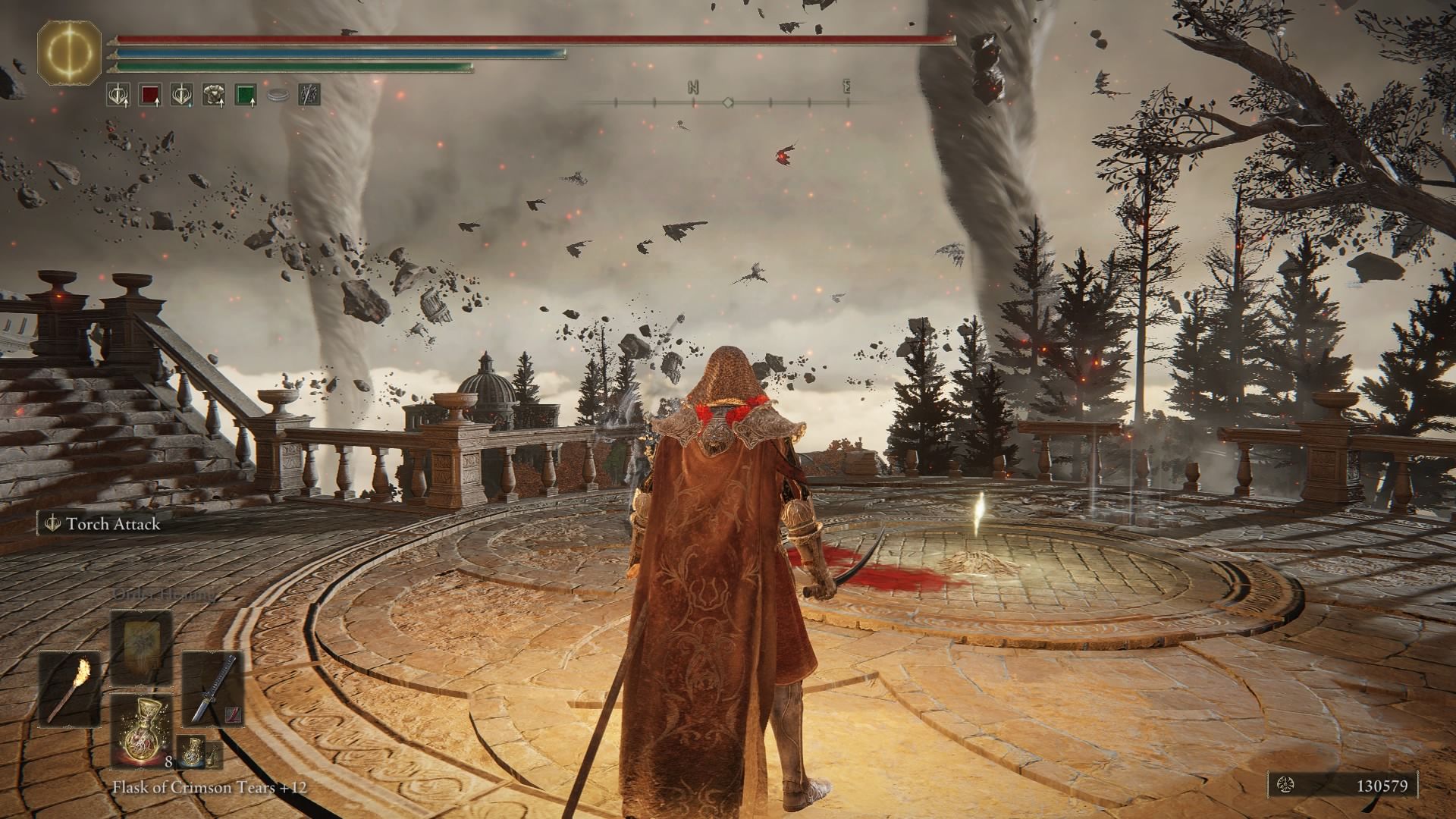Open the Flask of Crimson Tears item slot
This screenshot has width=1456, height=819.
(x=142, y=730)
